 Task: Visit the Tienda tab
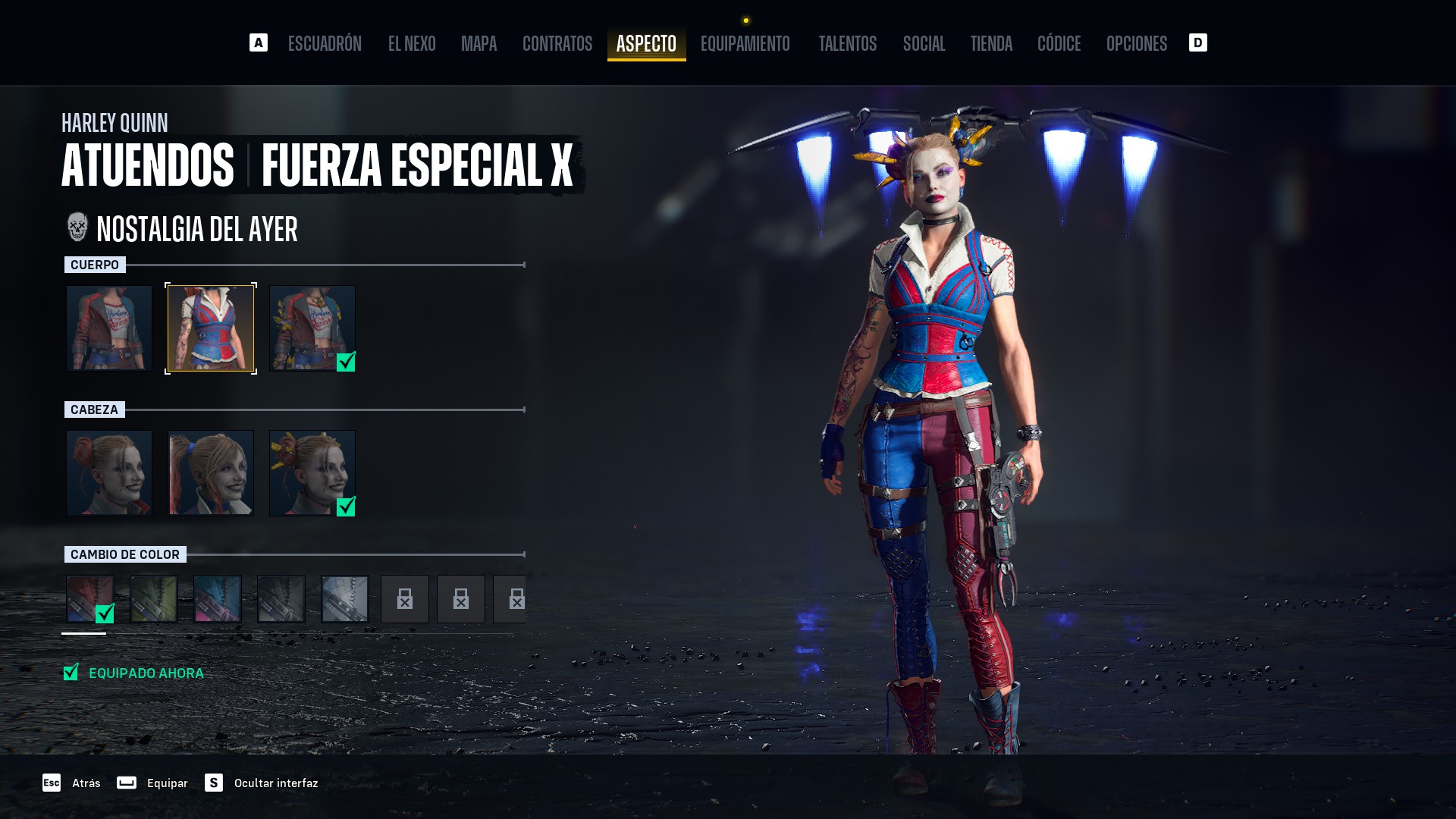tap(991, 44)
